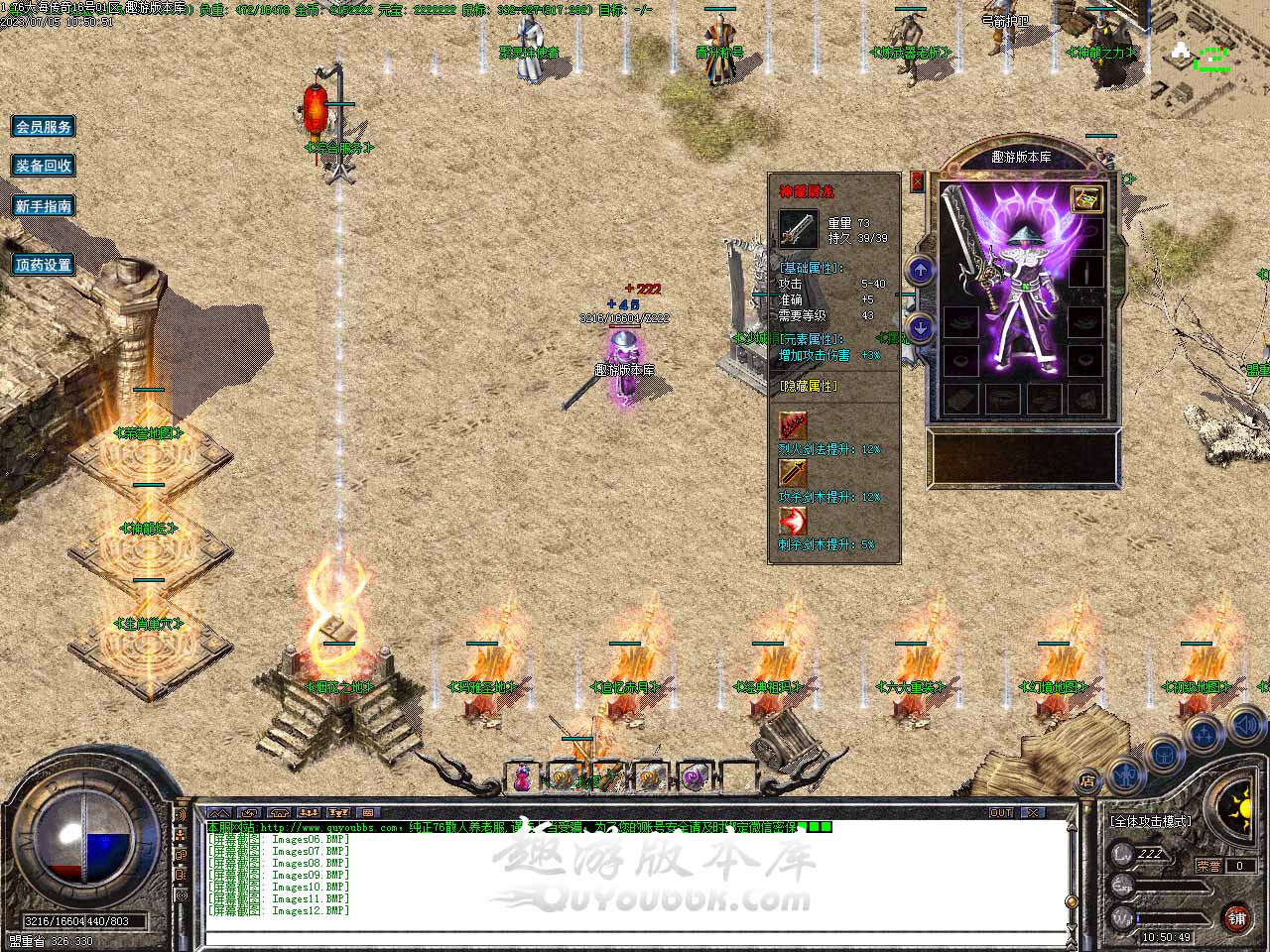Click the blue up arrow button
1270x952 pixels.
921,270
